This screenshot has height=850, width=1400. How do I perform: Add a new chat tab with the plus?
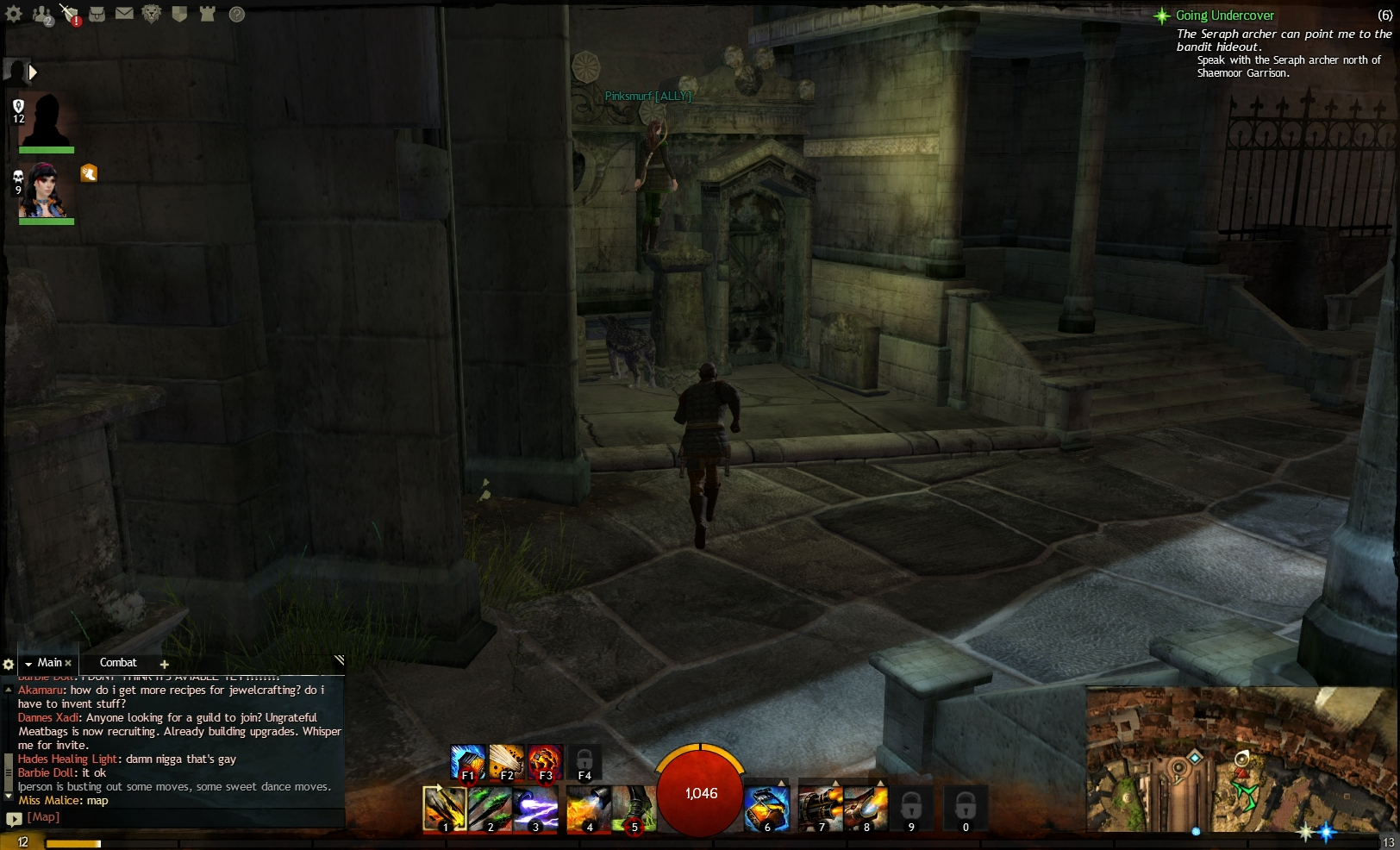point(163,664)
